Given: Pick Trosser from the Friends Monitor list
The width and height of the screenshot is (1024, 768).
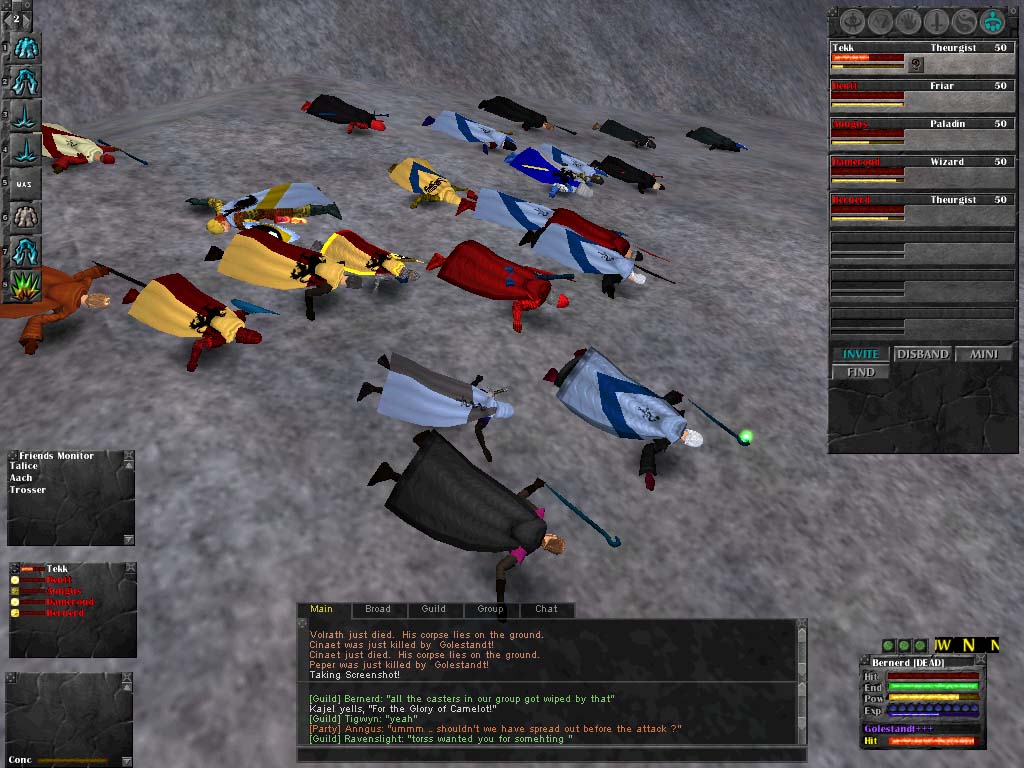Looking at the screenshot, I should (28, 490).
